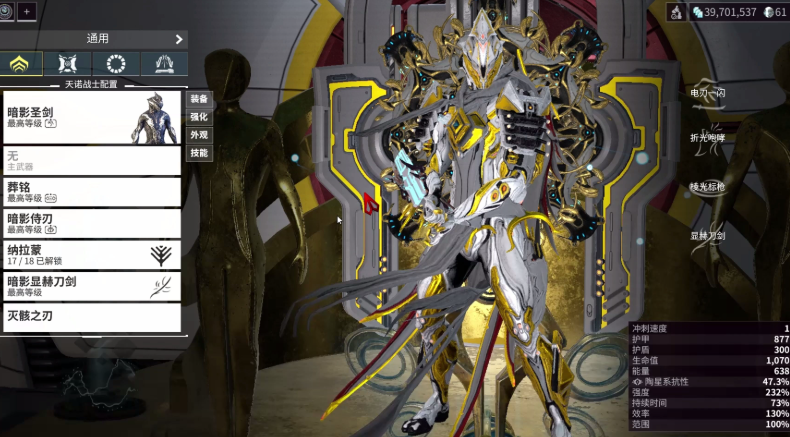Click the 装备 equip button
790x437 pixels.
point(199,99)
